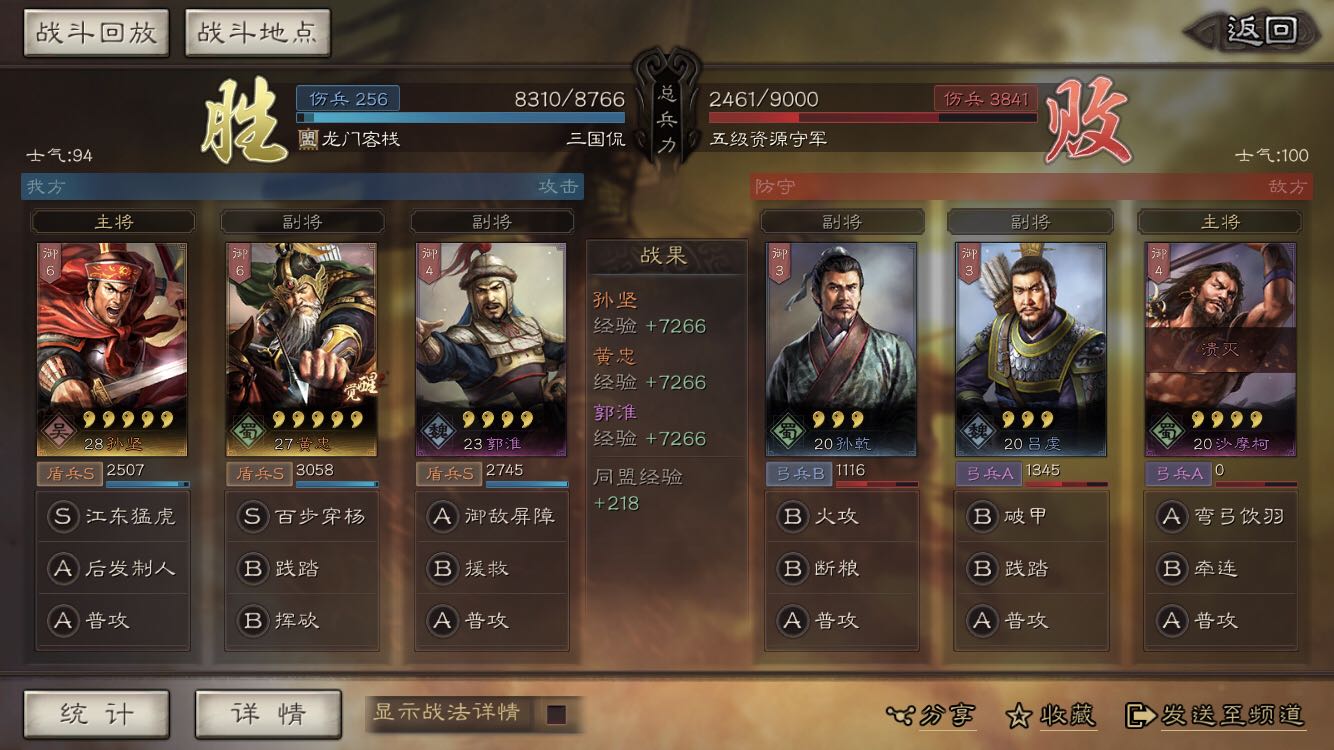Image resolution: width=1334 pixels, height=750 pixels.
Task: Open the 战斗回放 battle replay
Action: click(95, 31)
